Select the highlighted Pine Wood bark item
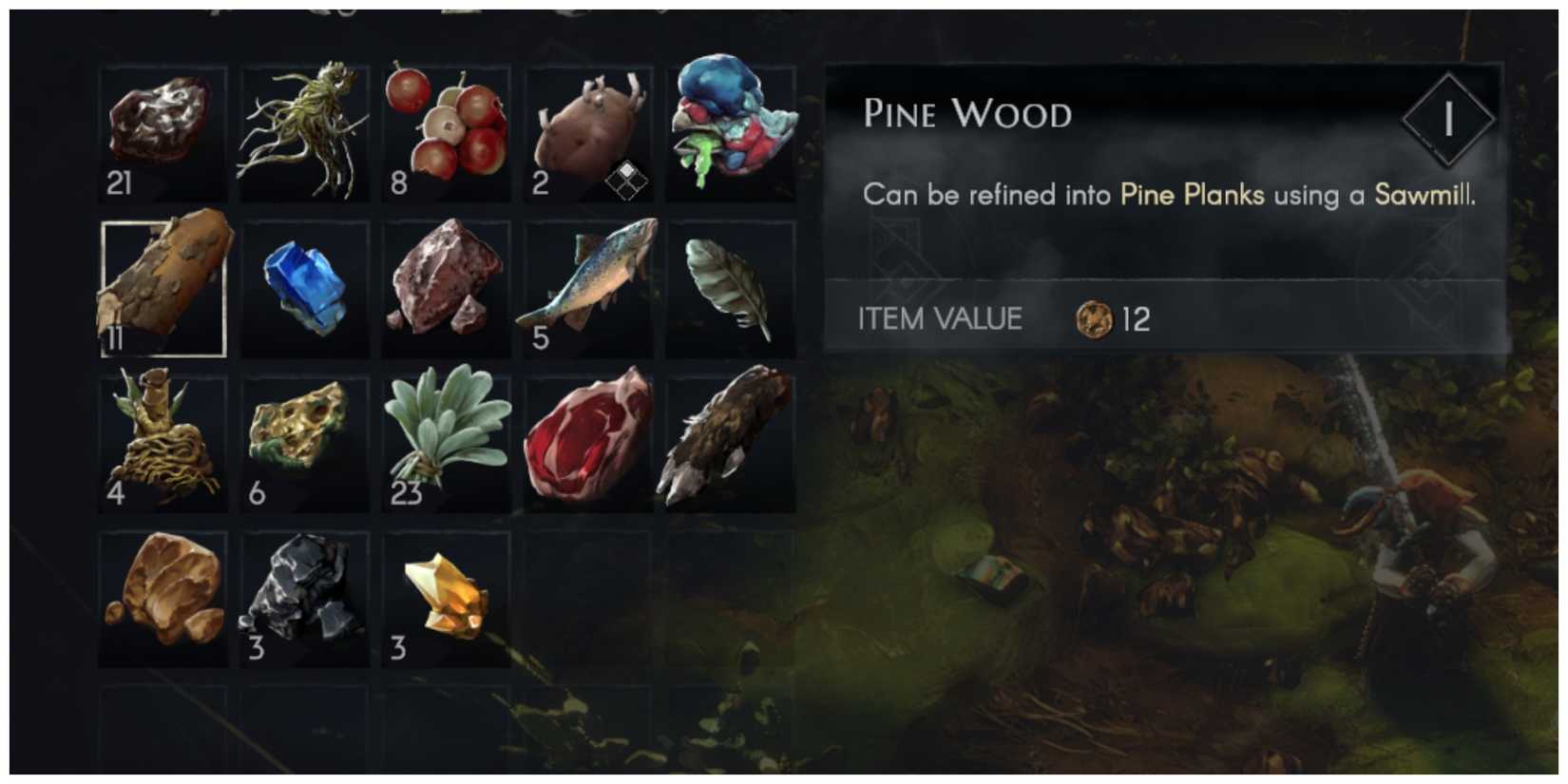Image resolution: width=1568 pixels, height=784 pixels. point(162,287)
